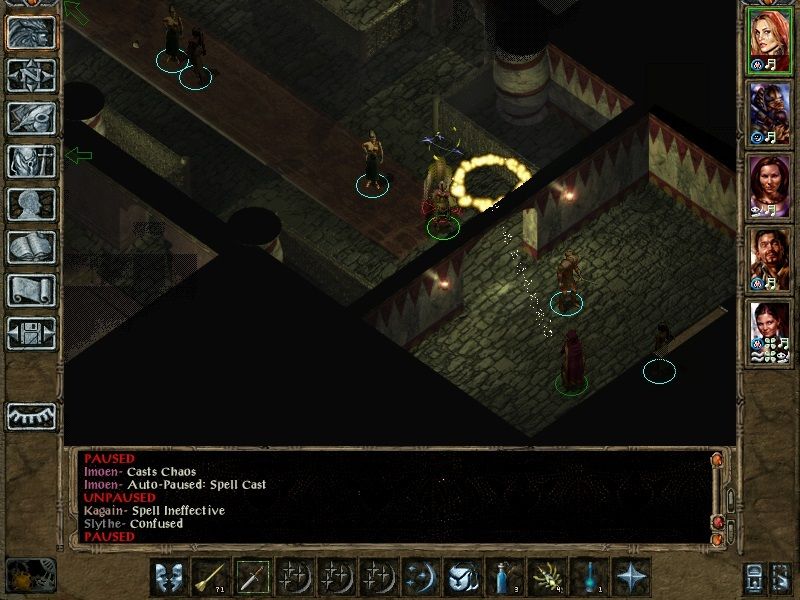This screenshot has height=600, width=800.
Task: Toggle the clock pause button
Action: pyautogui.click(x=30, y=576)
